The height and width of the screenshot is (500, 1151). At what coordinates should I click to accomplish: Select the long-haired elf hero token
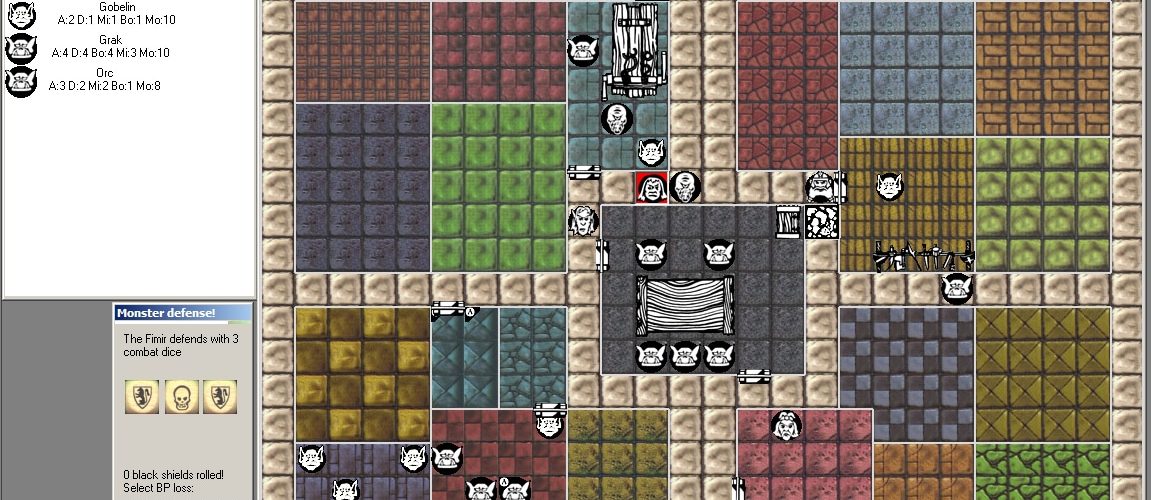pyautogui.click(x=583, y=221)
